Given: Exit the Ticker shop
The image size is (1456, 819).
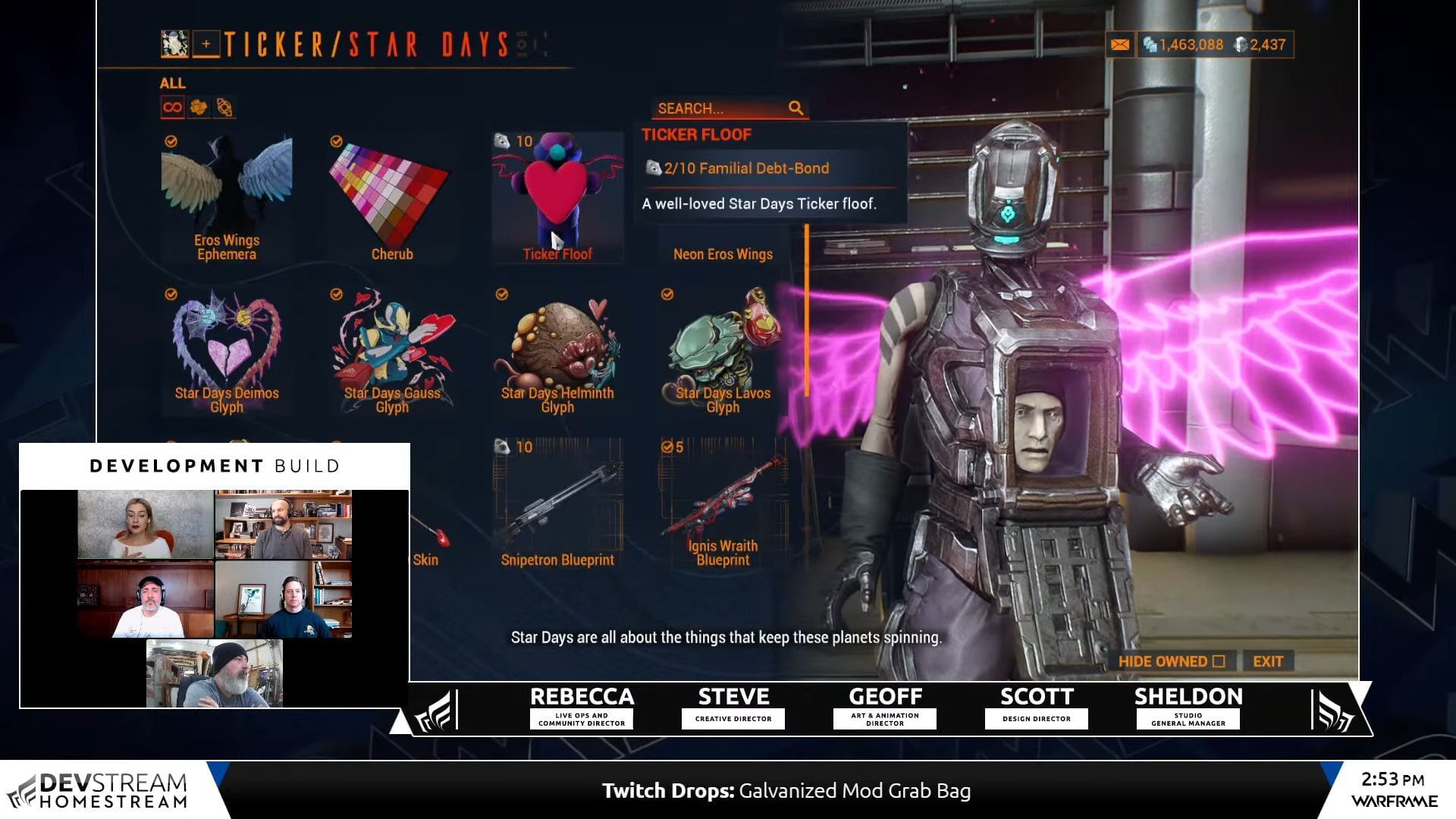Looking at the screenshot, I should pos(1267,661).
